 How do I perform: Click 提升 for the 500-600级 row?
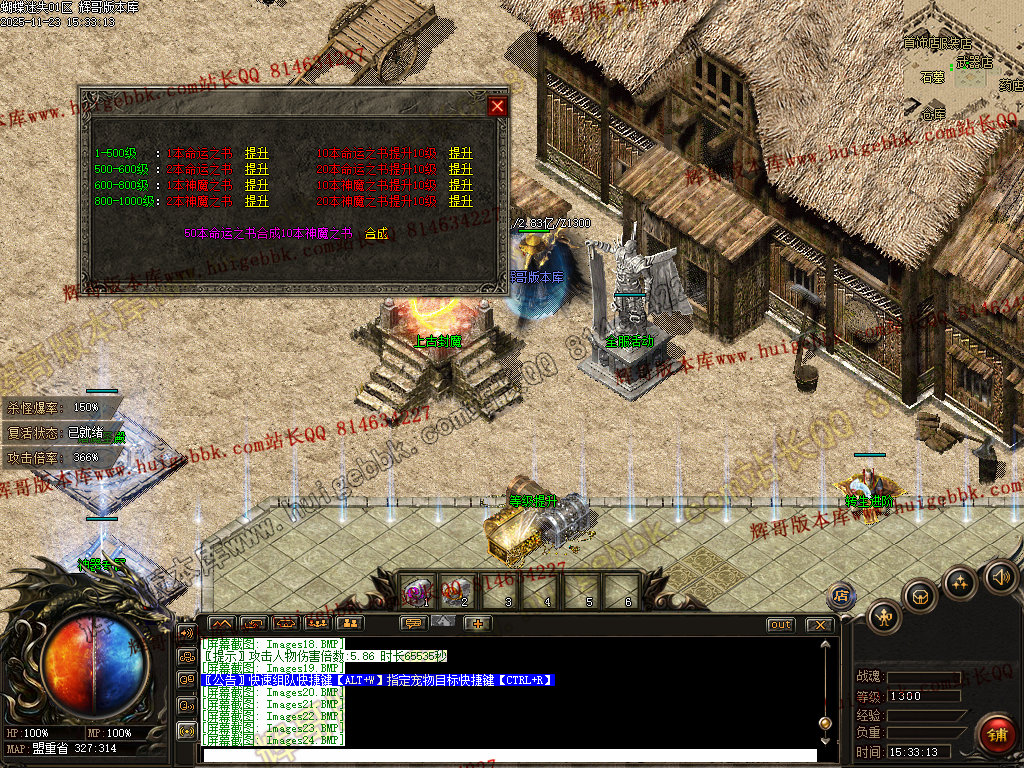tap(256, 170)
